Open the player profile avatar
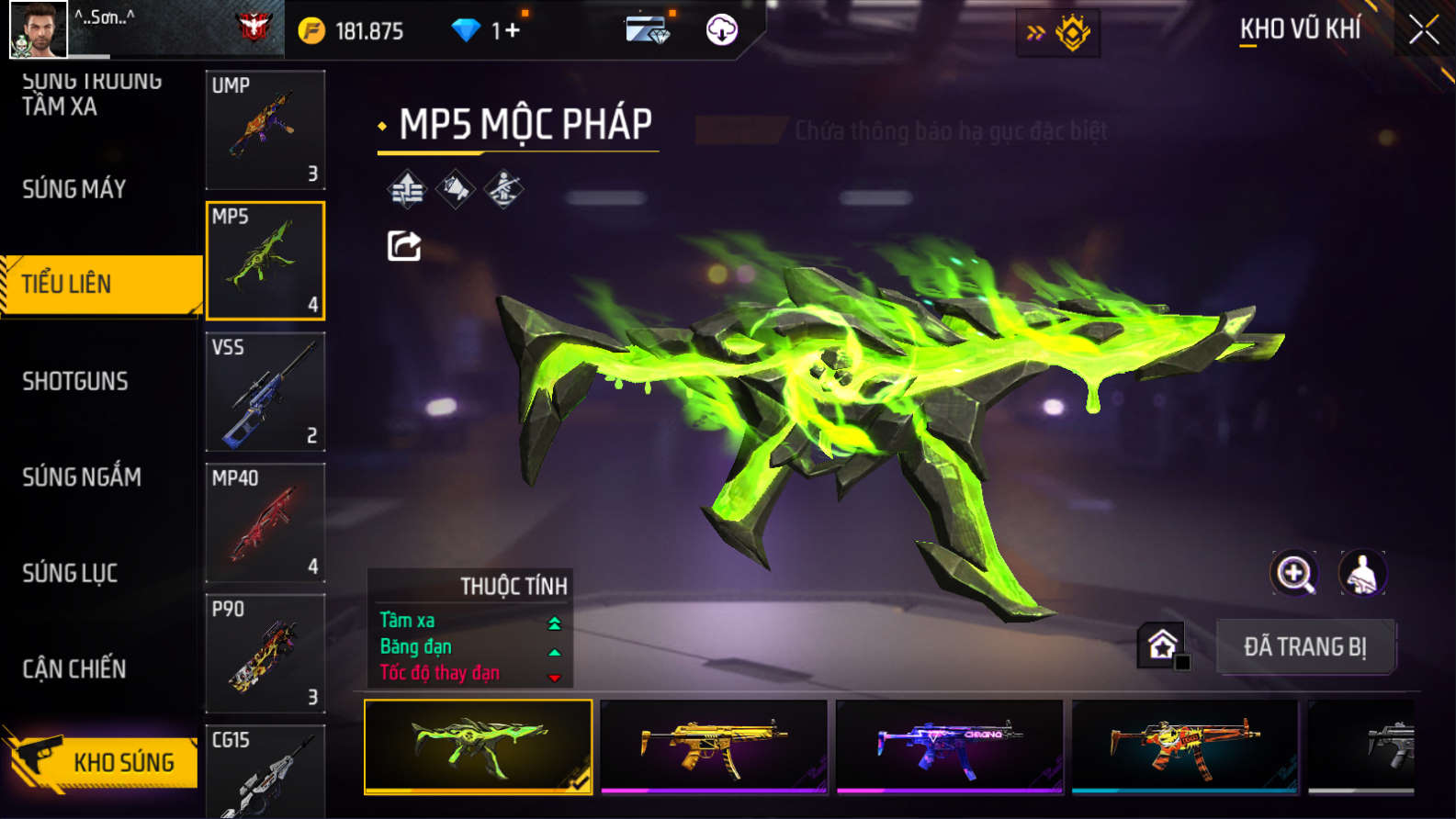Image resolution: width=1456 pixels, height=819 pixels. pyautogui.click(x=38, y=29)
